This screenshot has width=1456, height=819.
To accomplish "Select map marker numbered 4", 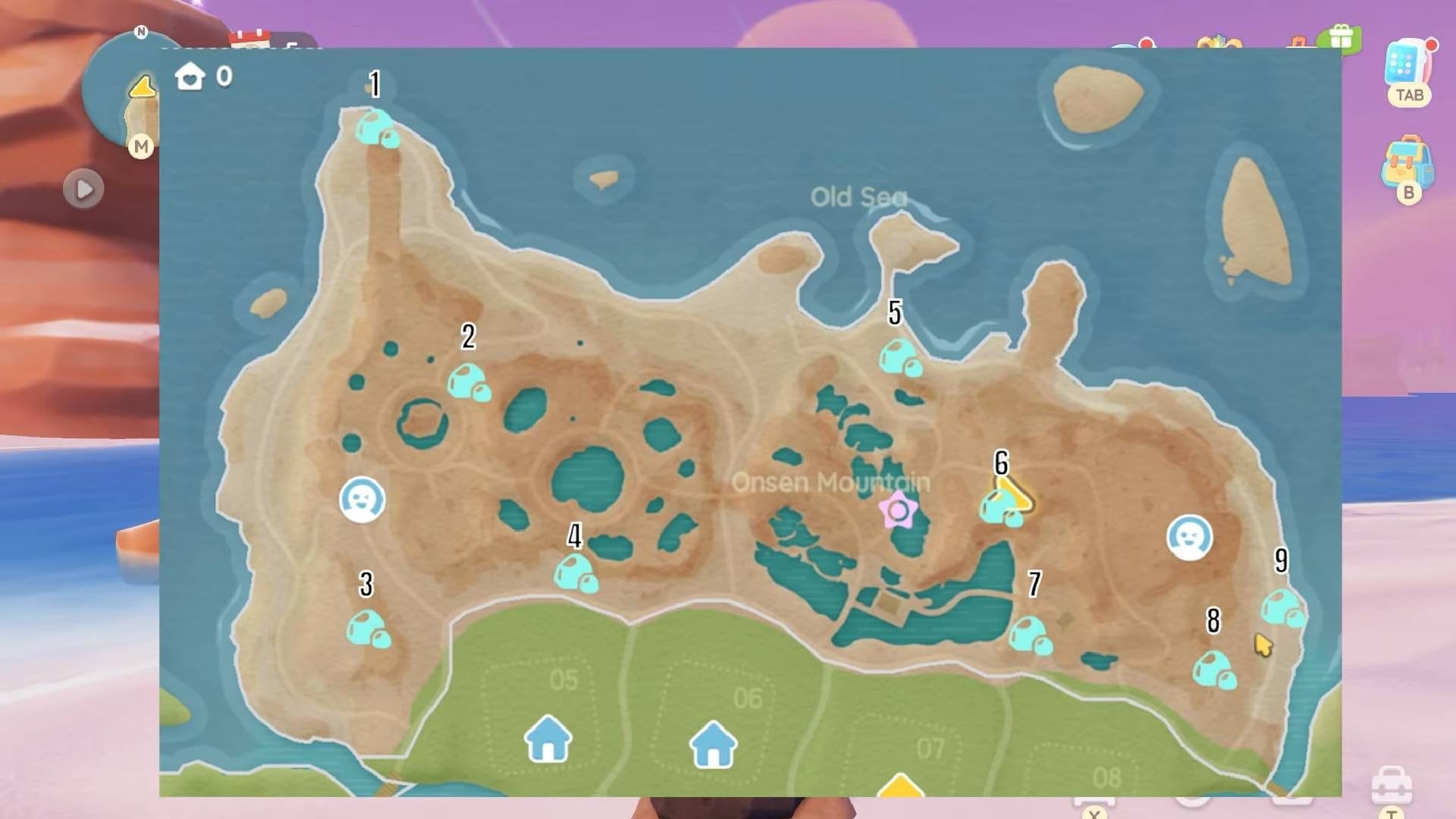I will click(x=575, y=573).
